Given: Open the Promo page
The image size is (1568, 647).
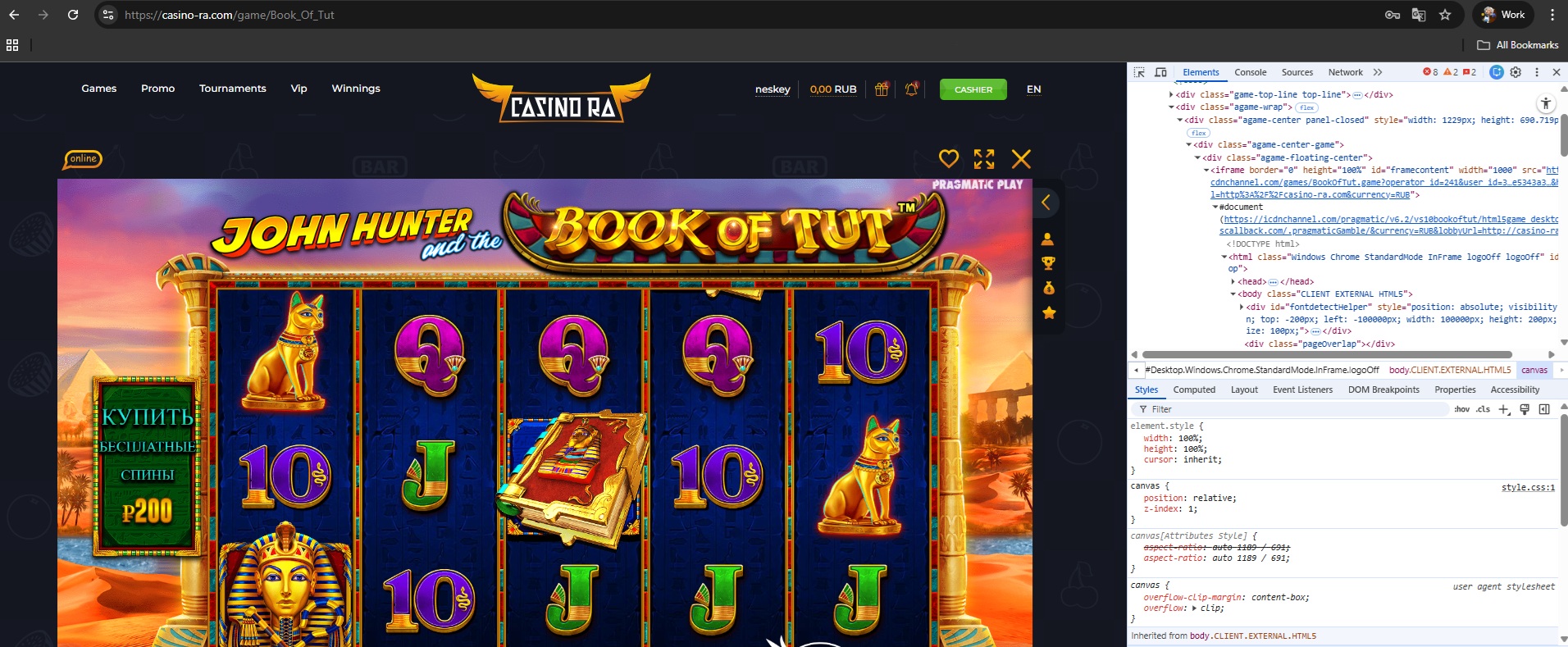Looking at the screenshot, I should click(157, 89).
